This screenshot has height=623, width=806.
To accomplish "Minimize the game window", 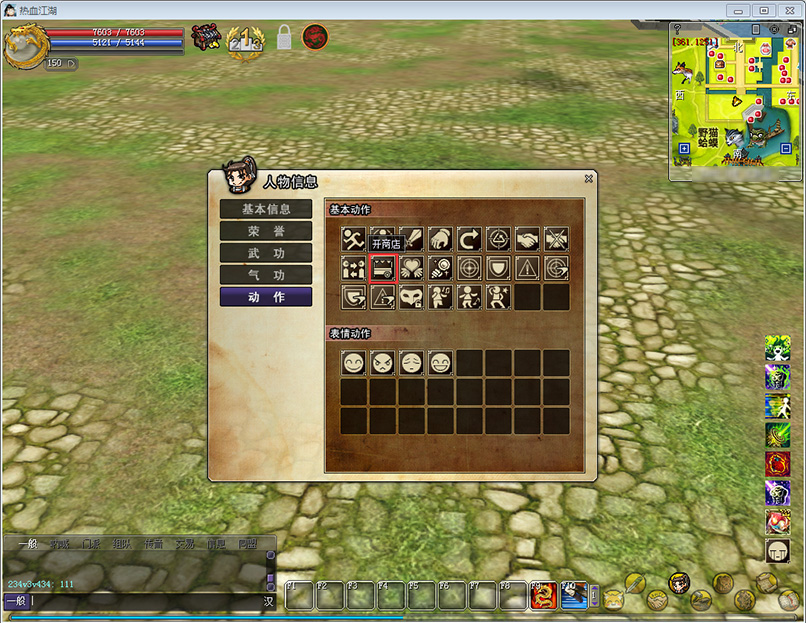I will [737, 11].
